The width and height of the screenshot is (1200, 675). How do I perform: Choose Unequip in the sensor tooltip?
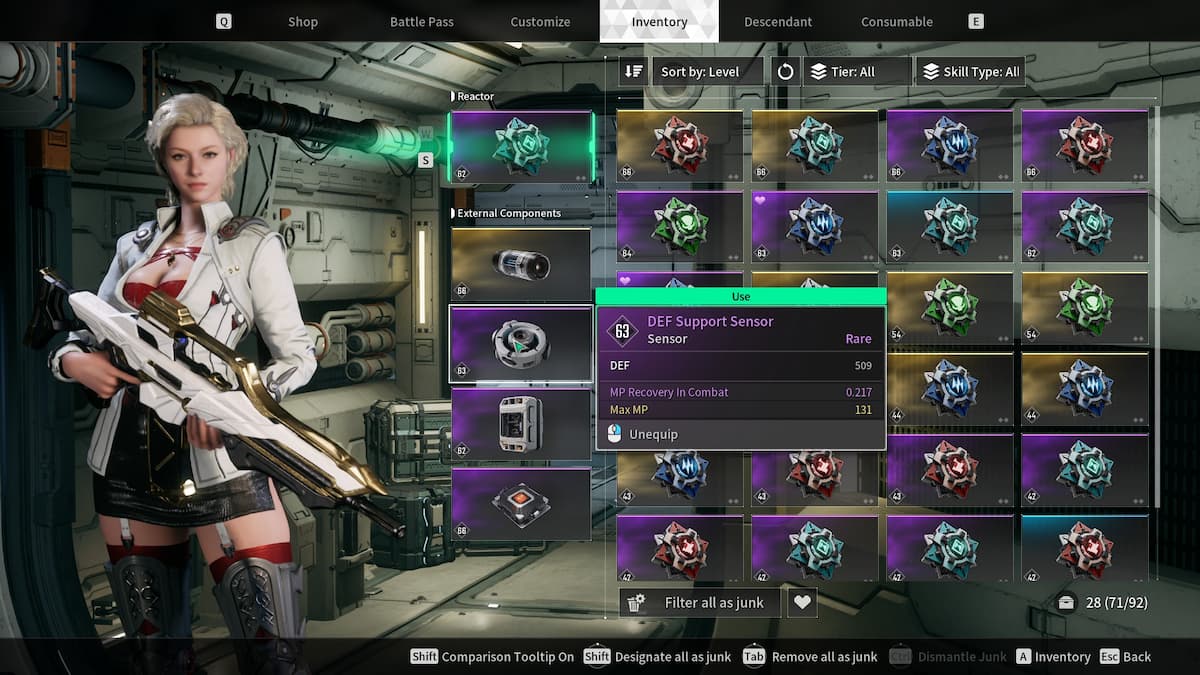(x=654, y=434)
